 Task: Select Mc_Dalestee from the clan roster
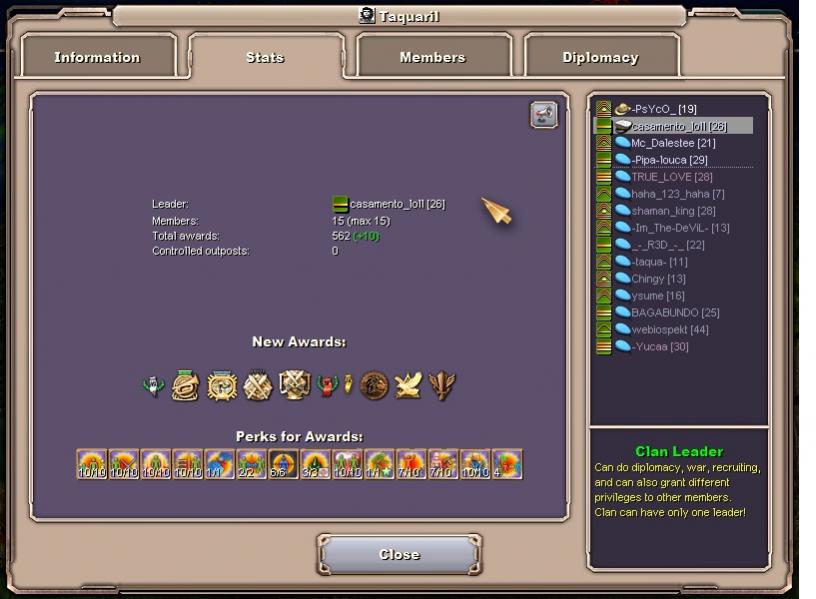pyautogui.click(x=672, y=143)
